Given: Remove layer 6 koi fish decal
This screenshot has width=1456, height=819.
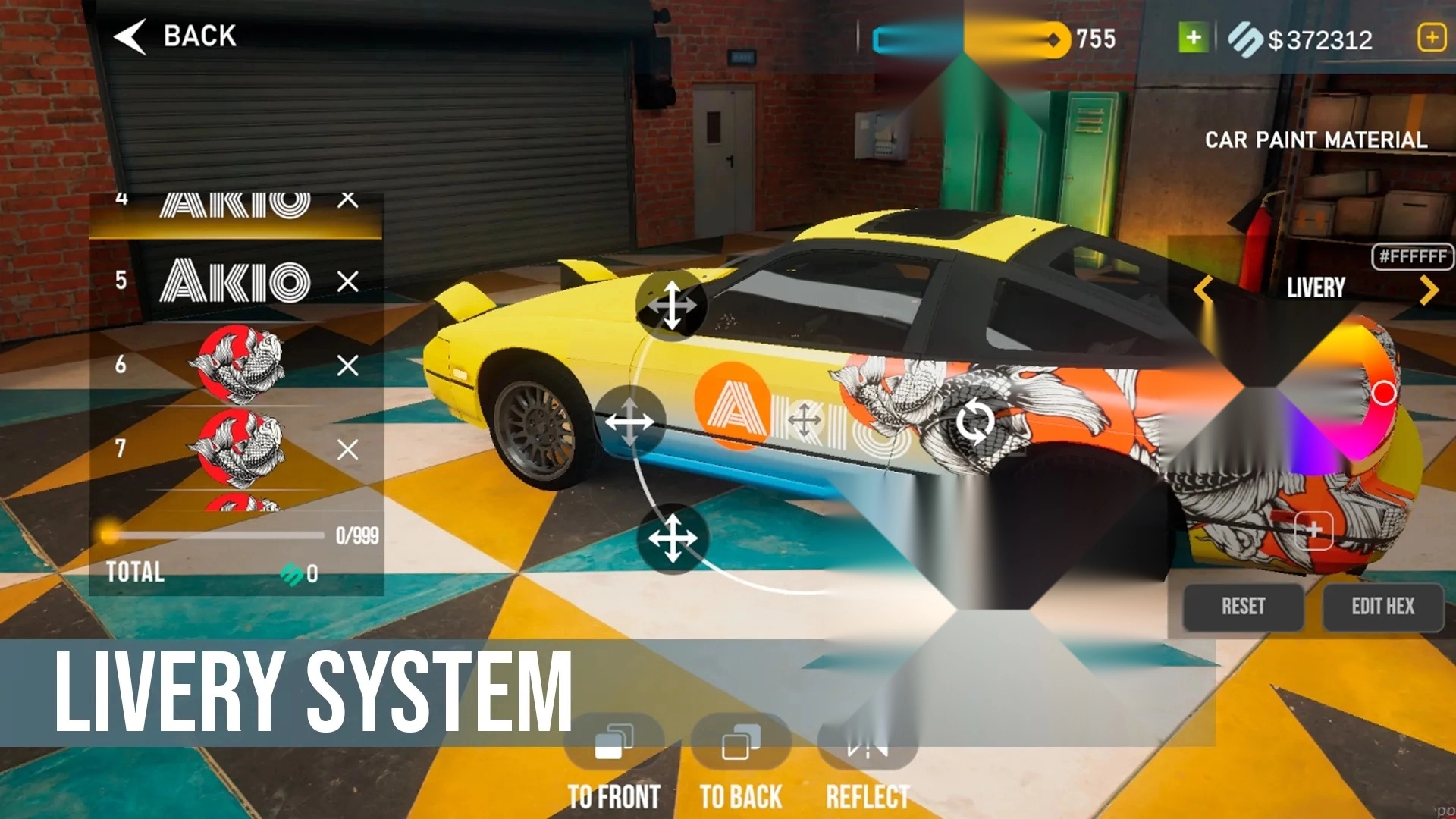Looking at the screenshot, I should pyautogui.click(x=348, y=366).
